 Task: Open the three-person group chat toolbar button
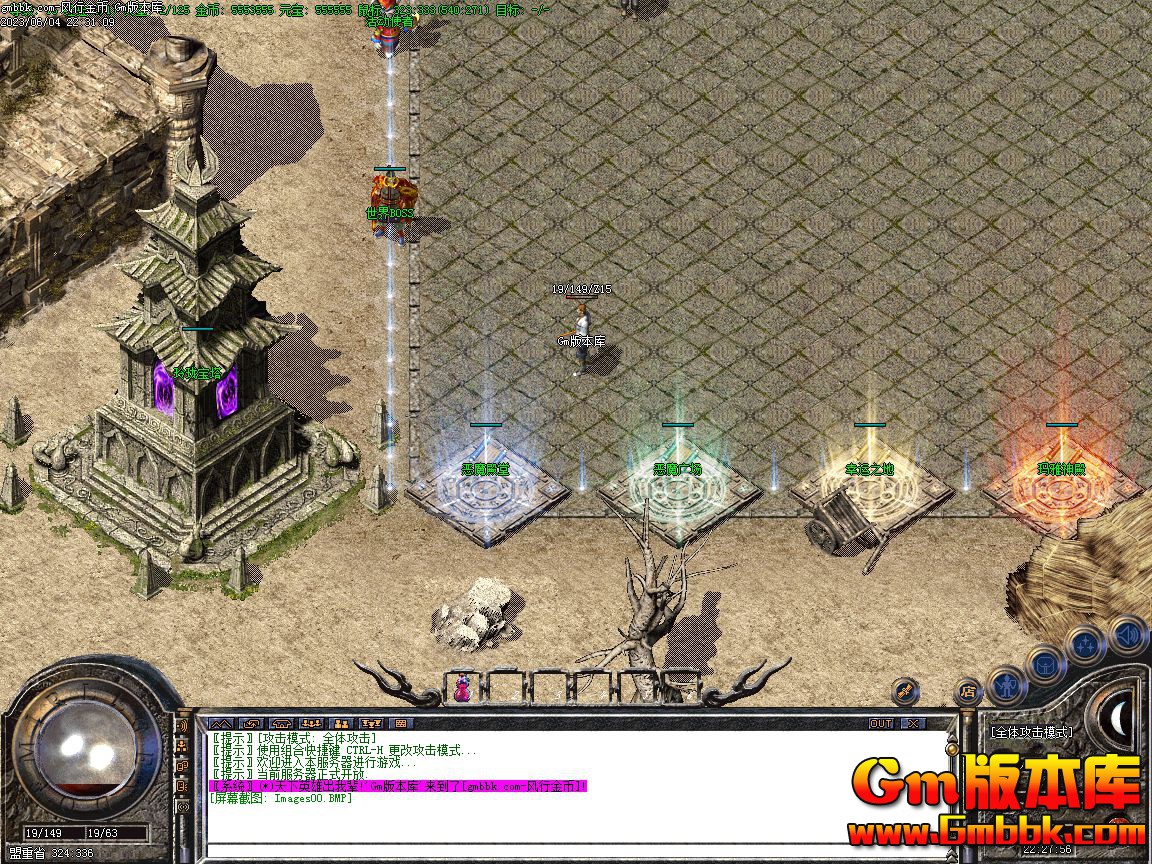point(311,723)
